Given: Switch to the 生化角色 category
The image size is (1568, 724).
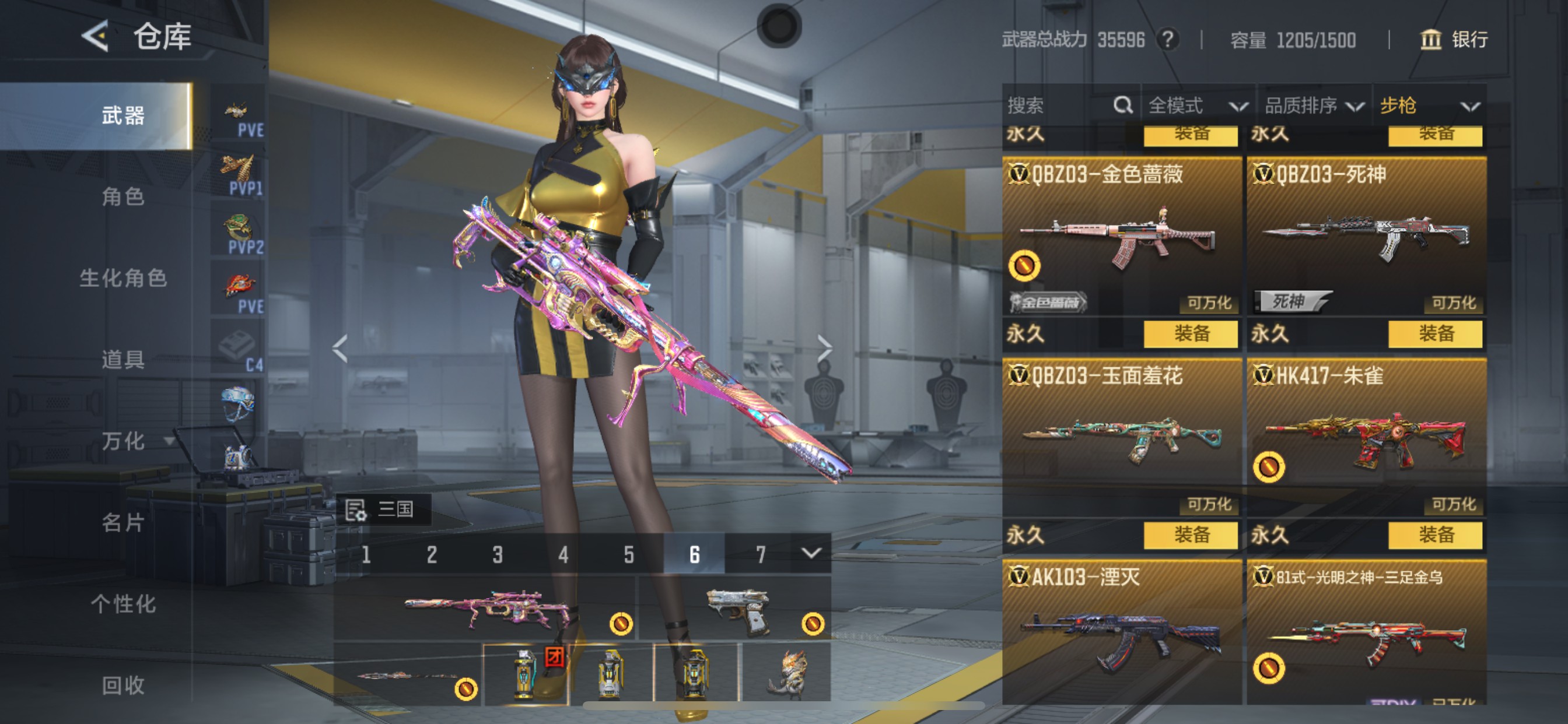Looking at the screenshot, I should [x=123, y=278].
